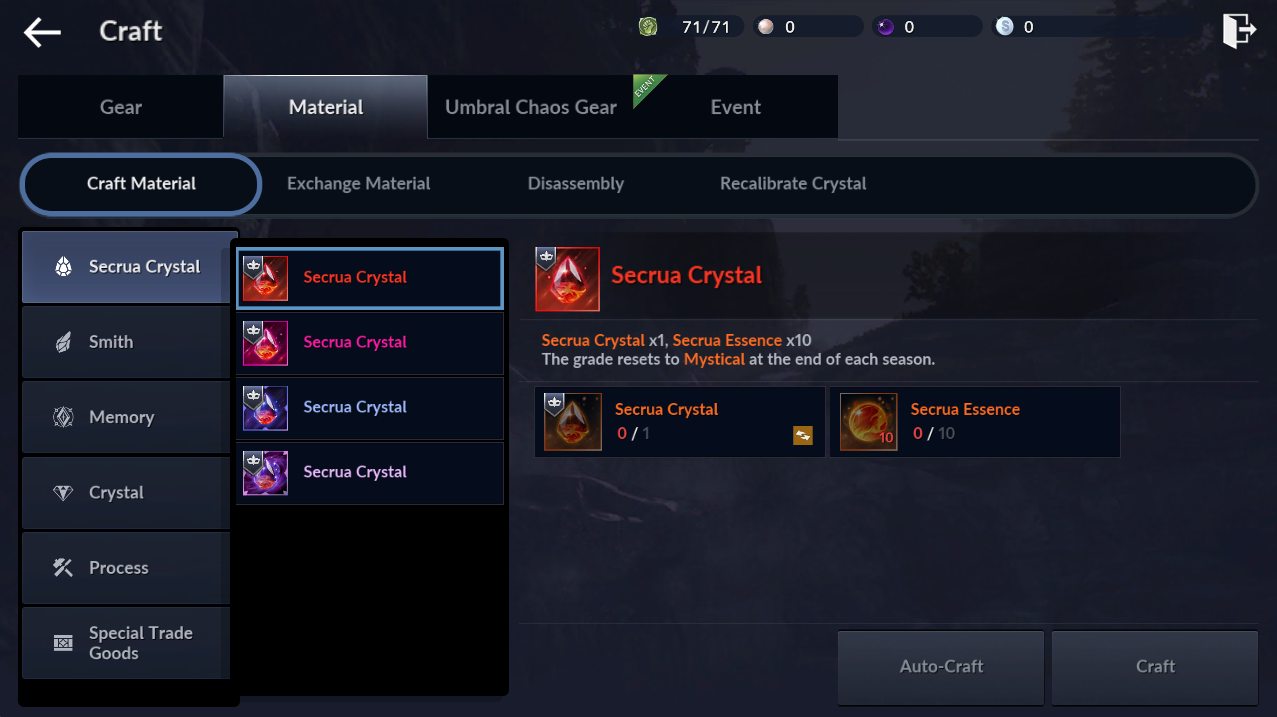The height and width of the screenshot is (717, 1277).
Task: Switch to the Event tab
Action: point(736,107)
